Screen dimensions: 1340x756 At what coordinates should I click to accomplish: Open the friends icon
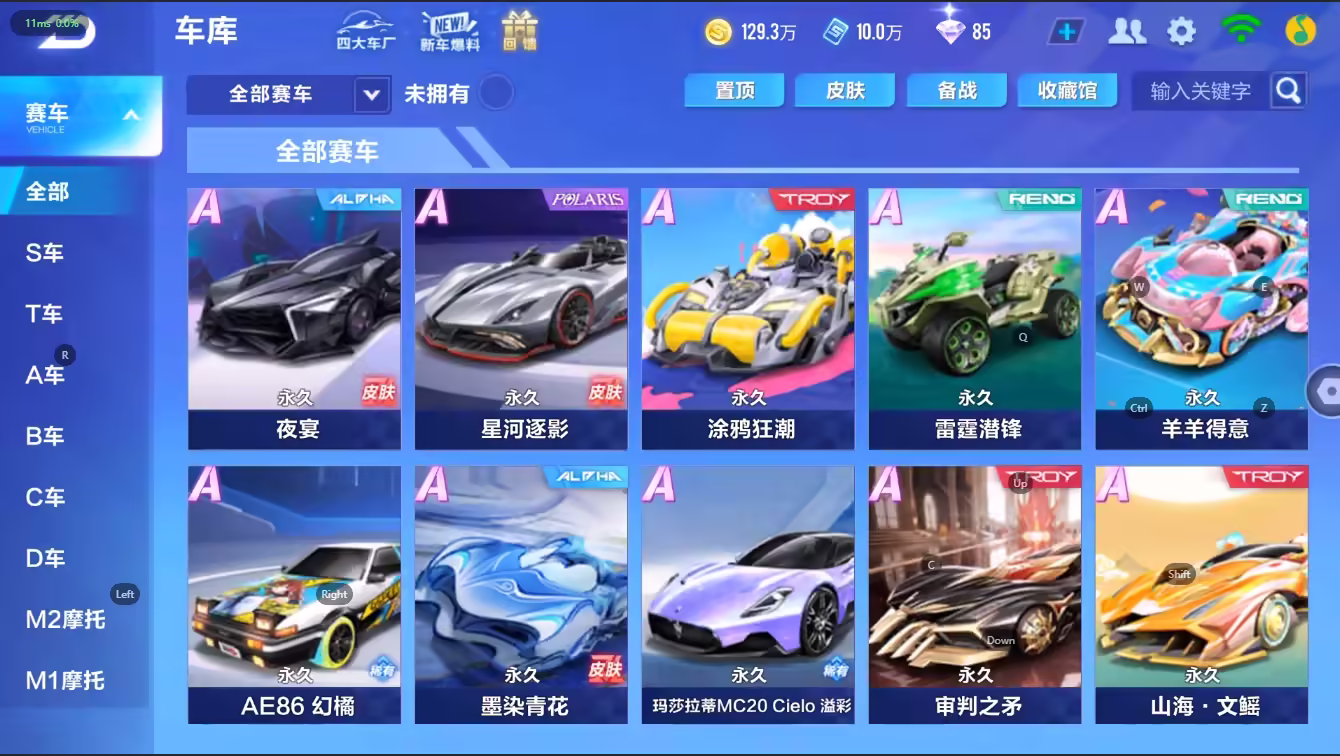point(1127,31)
